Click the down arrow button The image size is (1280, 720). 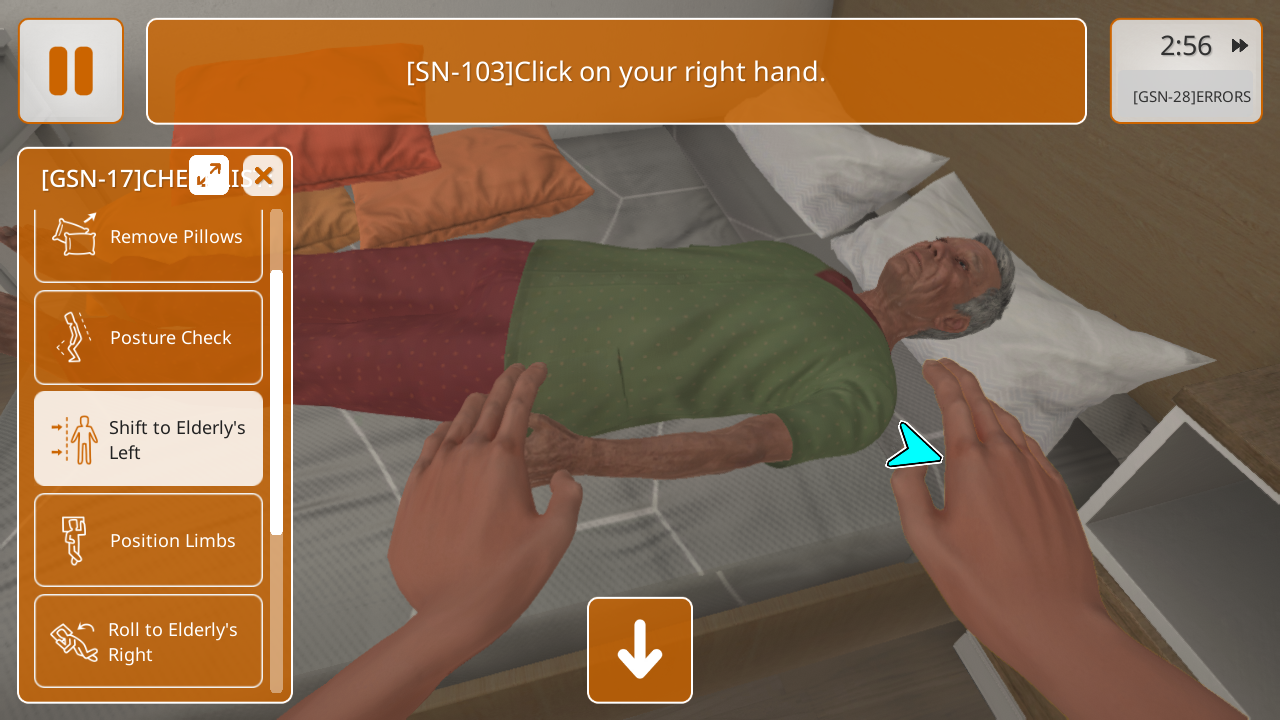(640, 650)
